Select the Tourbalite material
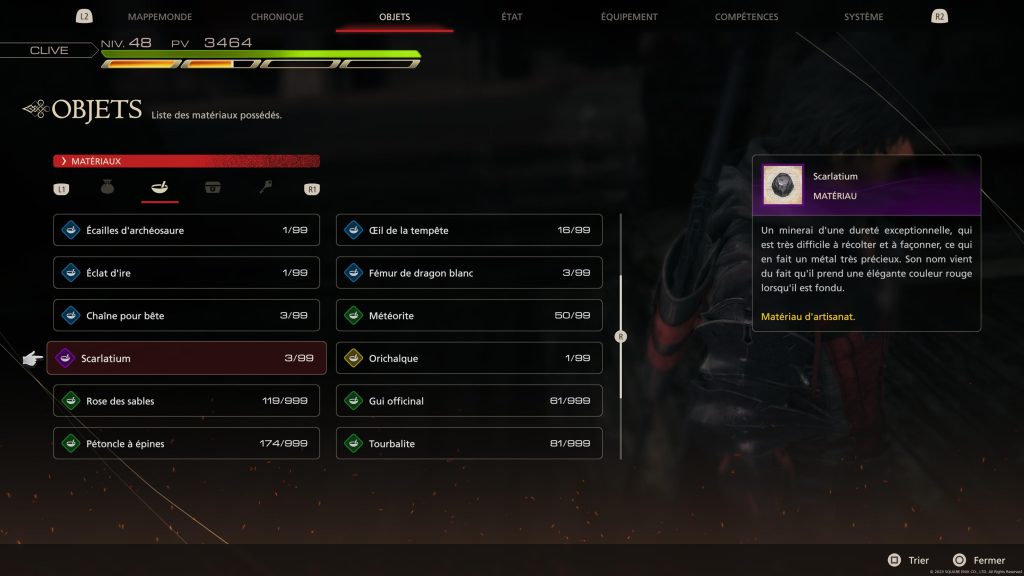 pos(469,444)
